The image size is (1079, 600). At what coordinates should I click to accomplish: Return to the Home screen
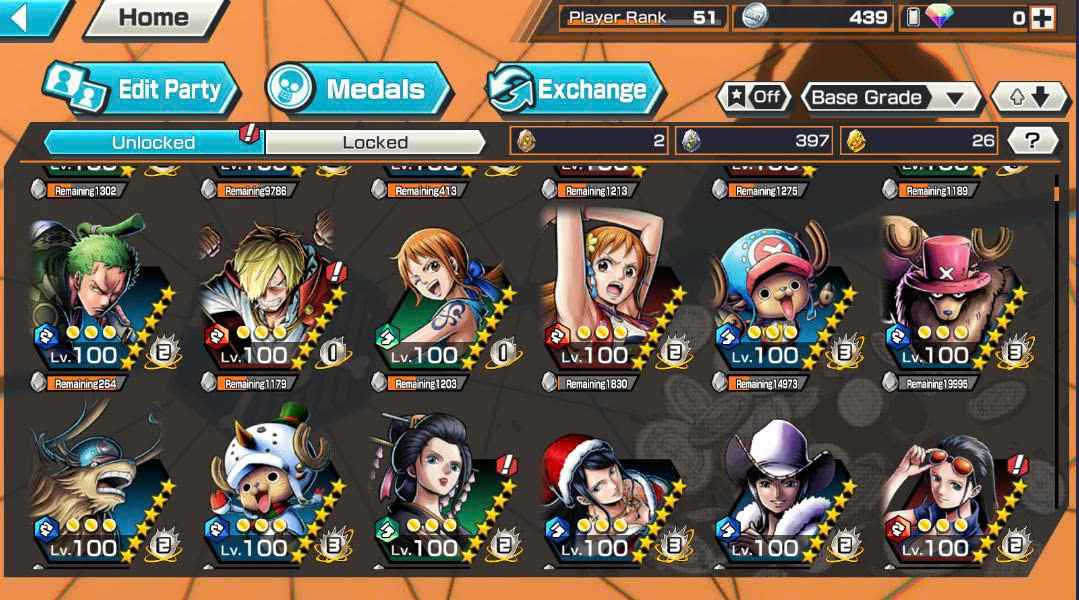click(x=153, y=18)
